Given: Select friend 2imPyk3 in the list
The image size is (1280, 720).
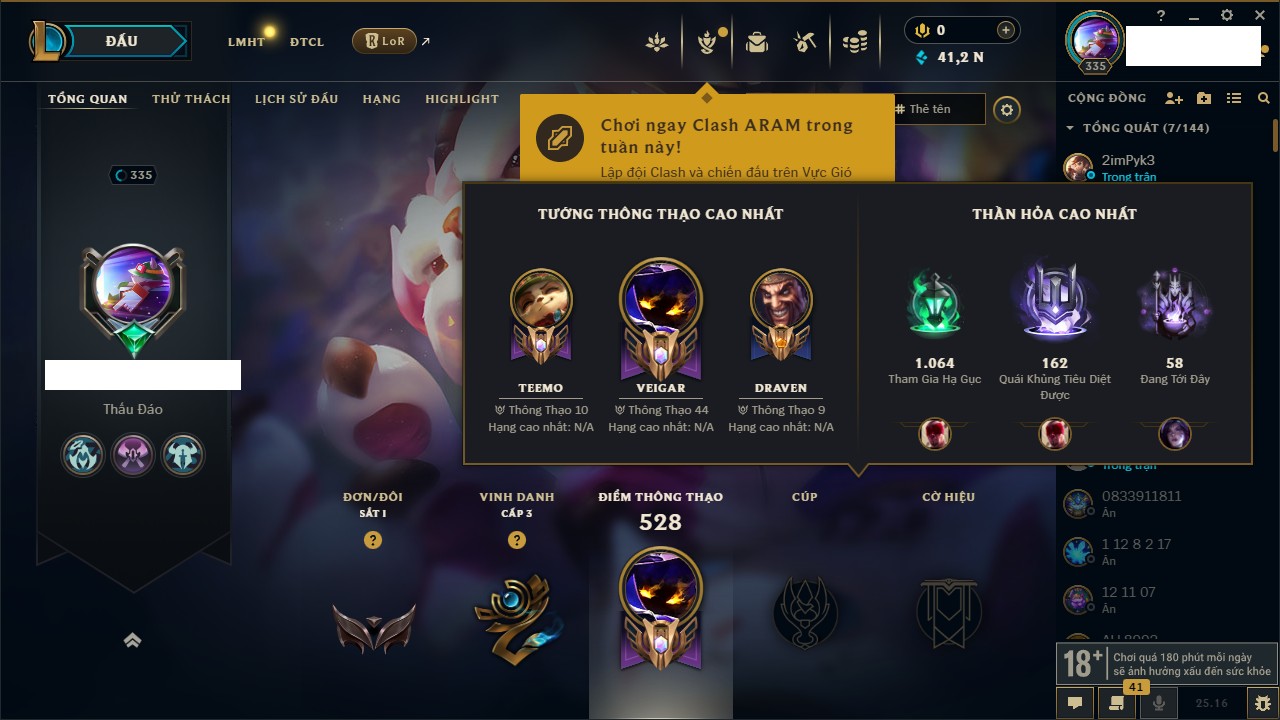Looking at the screenshot, I should 1128,161.
